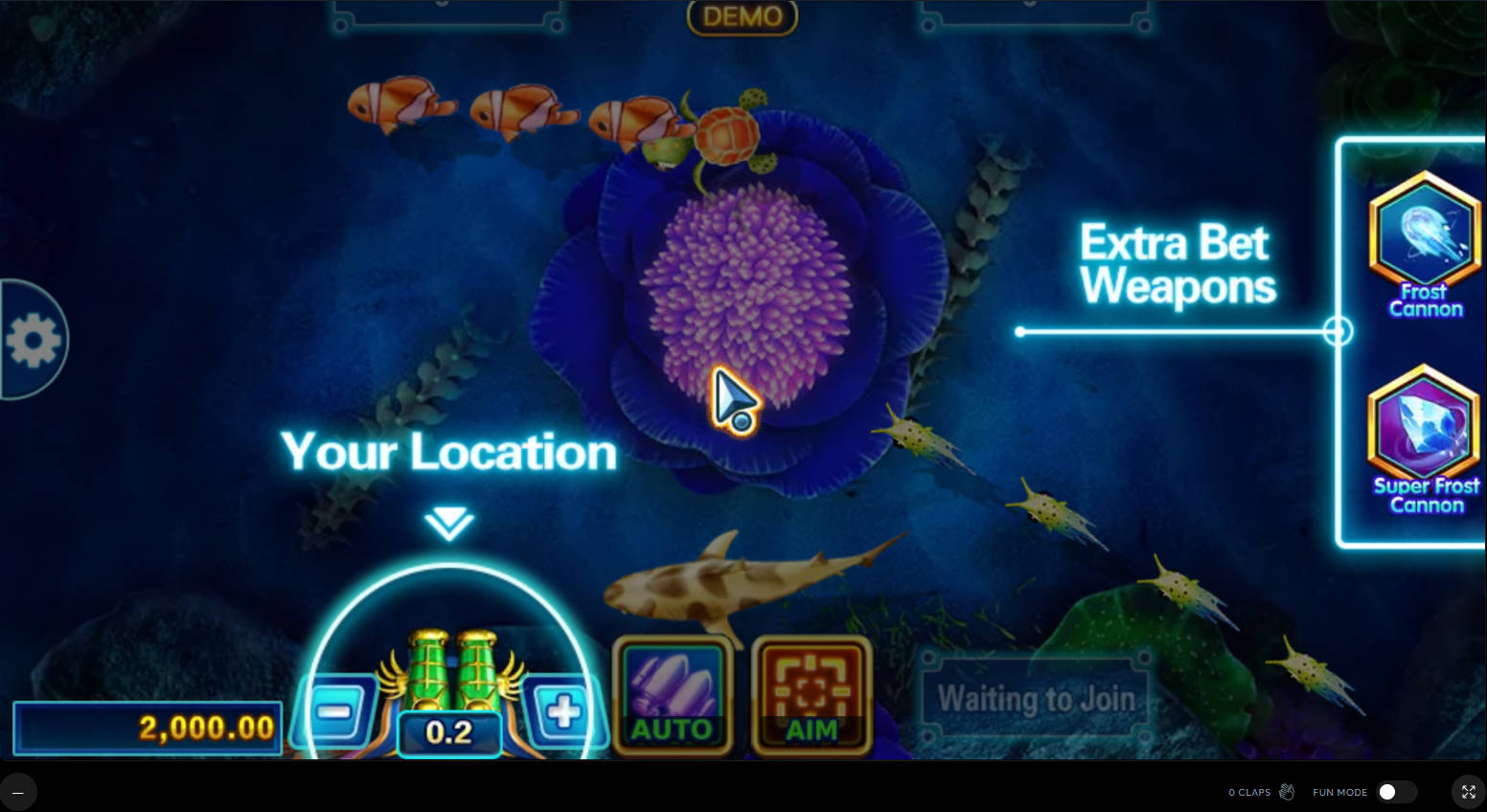Click the arrow above Your Location

pyautogui.click(x=447, y=522)
